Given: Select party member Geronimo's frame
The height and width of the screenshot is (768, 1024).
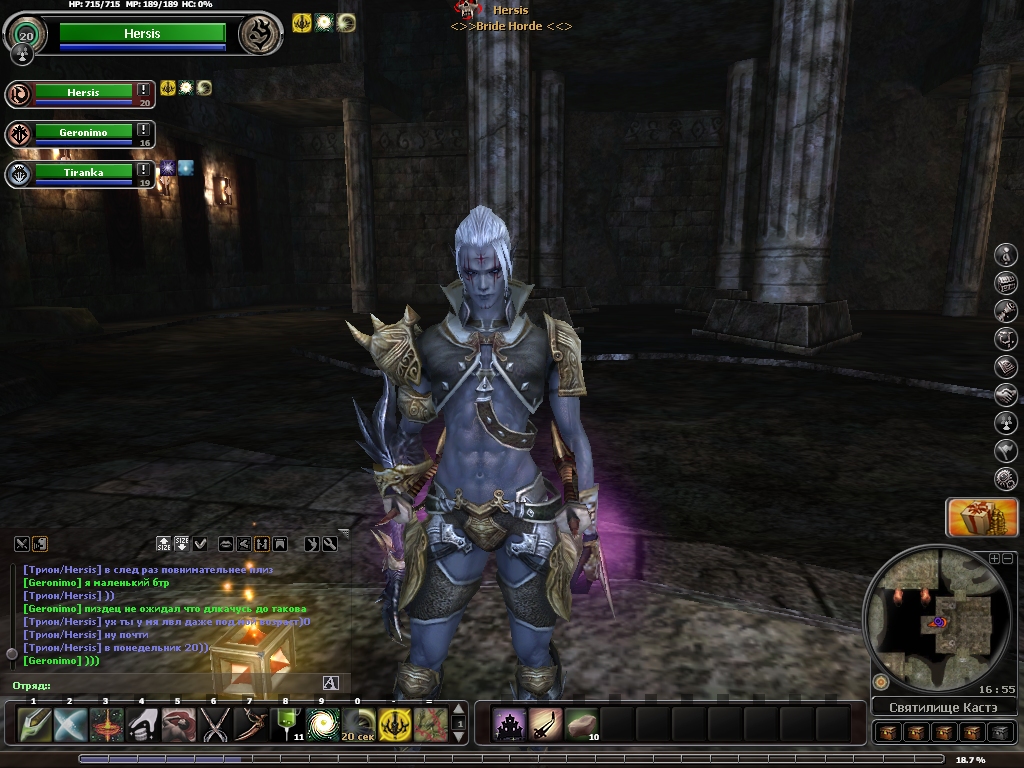Looking at the screenshot, I should (83, 132).
